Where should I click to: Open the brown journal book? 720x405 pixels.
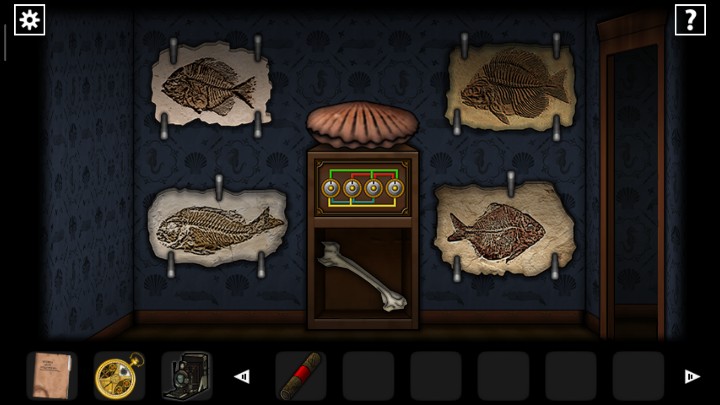tap(50, 375)
